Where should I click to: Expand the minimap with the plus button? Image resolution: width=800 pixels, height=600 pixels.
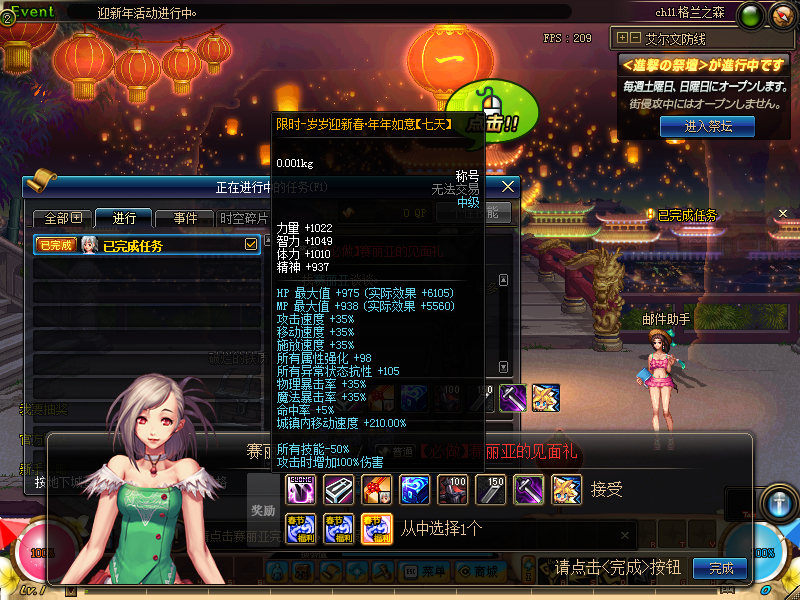click(x=623, y=38)
